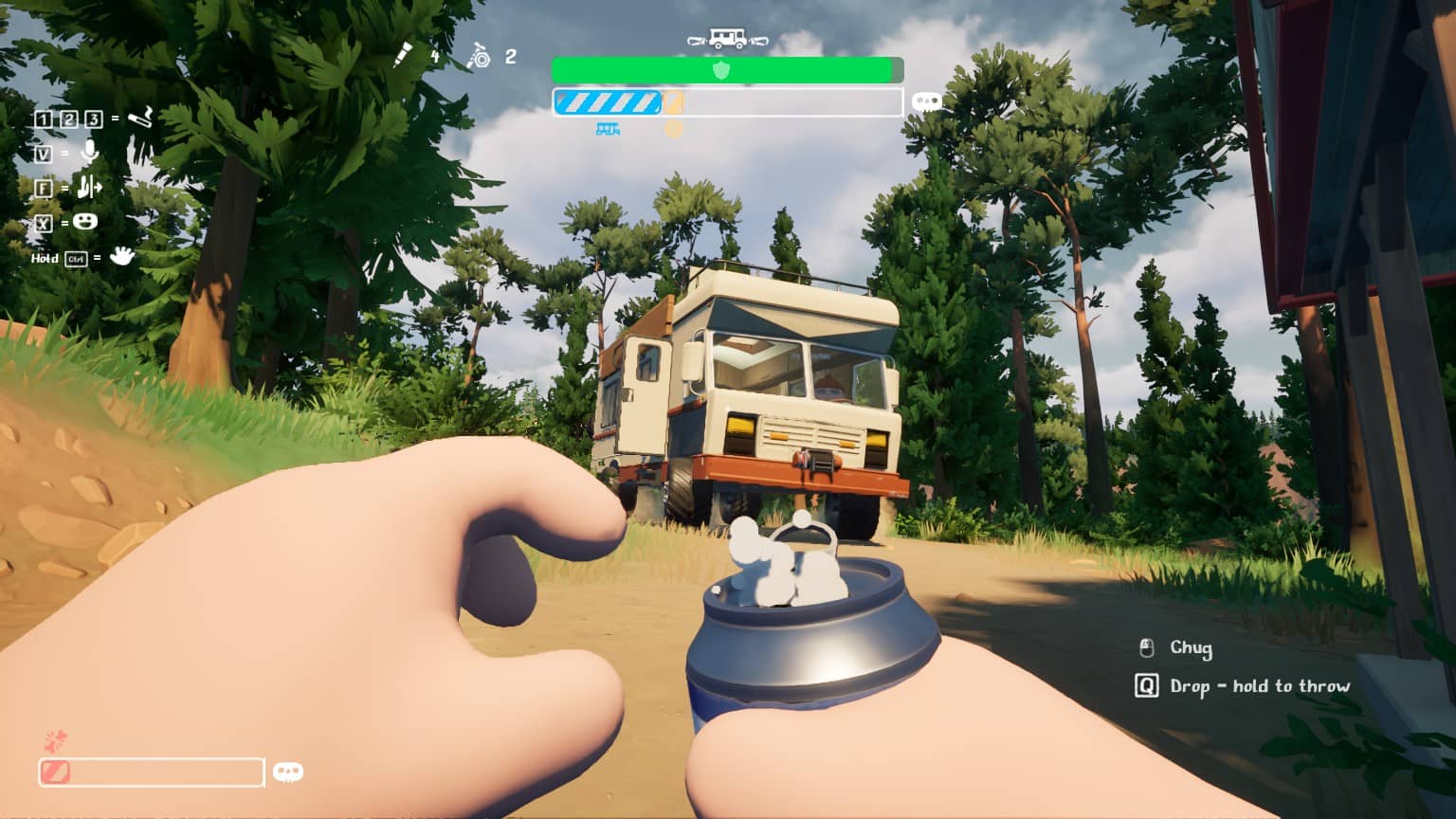The height and width of the screenshot is (819, 1456).
Task: Select the skull icon beside the red bar
Action: pos(287,772)
